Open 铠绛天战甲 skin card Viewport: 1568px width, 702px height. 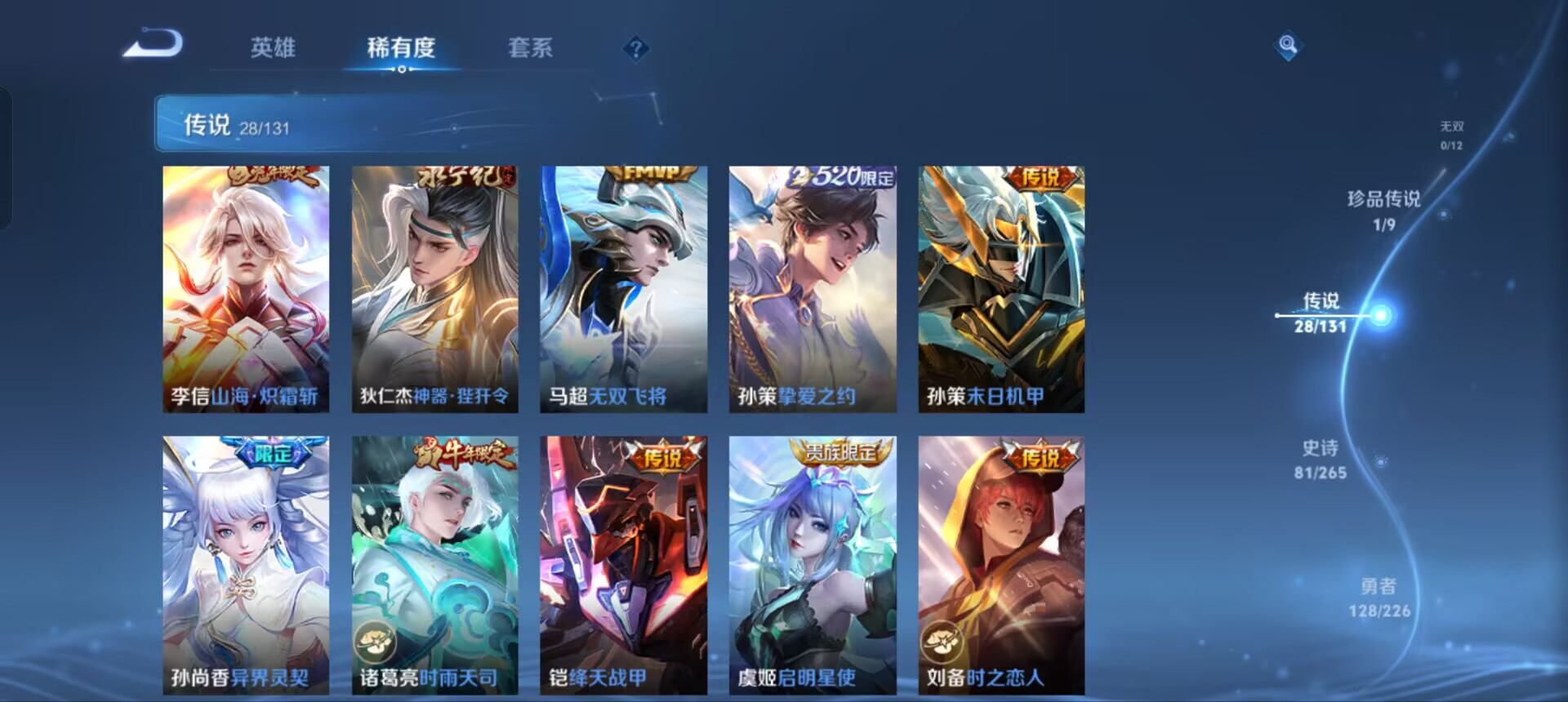[x=624, y=563]
